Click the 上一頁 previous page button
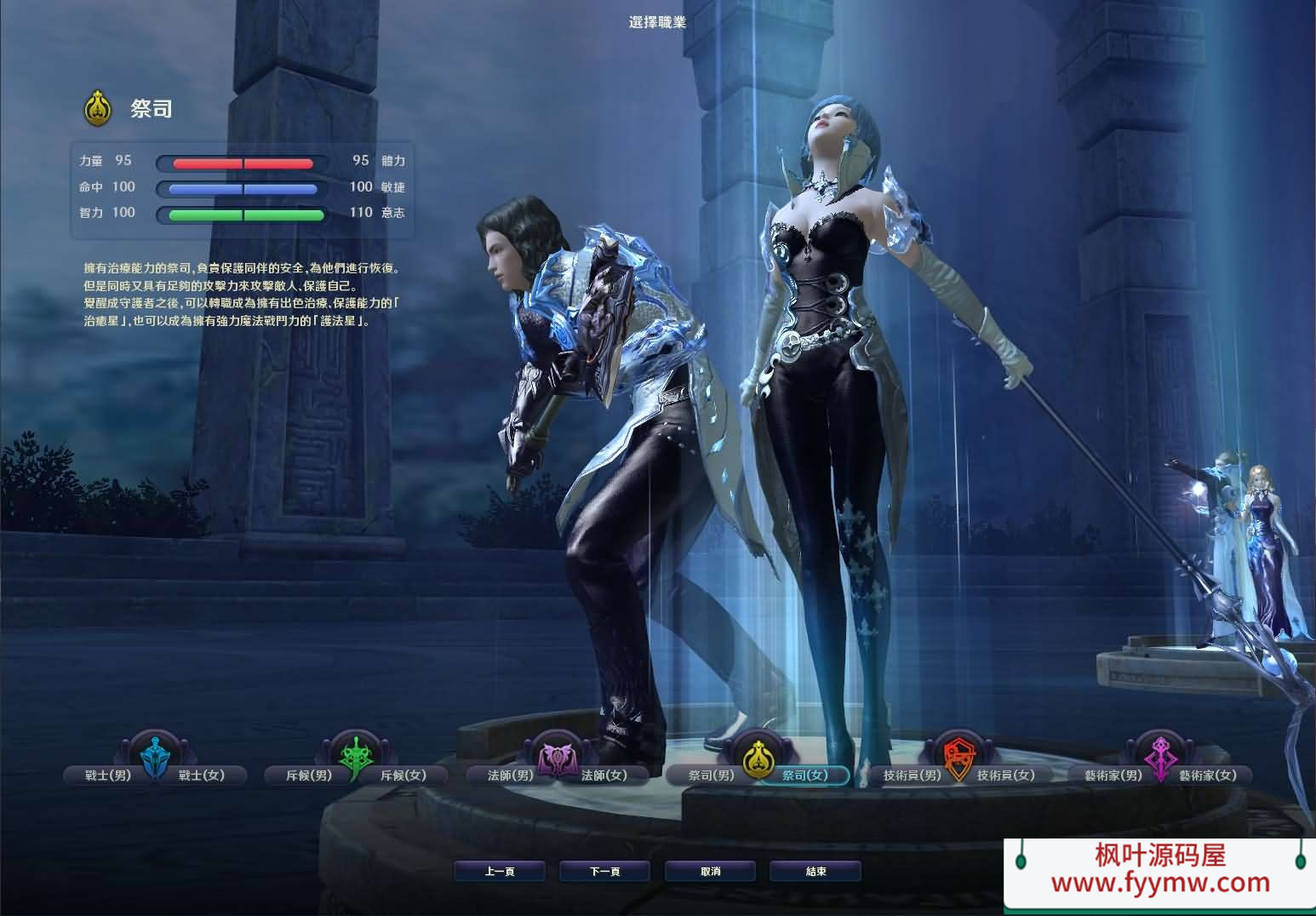 click(x=500, y=871)
